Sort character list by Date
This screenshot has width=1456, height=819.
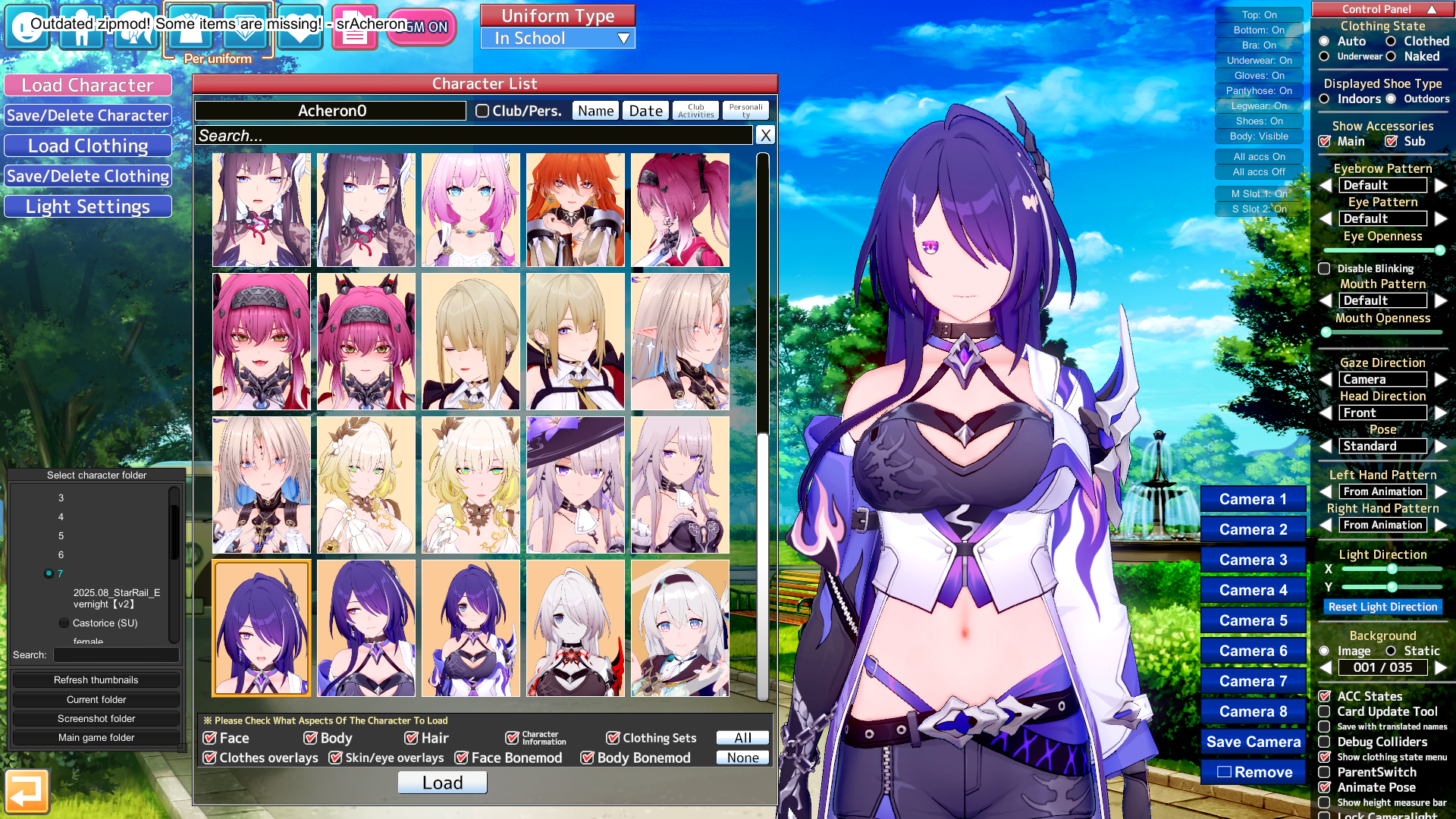coord(645,111)
